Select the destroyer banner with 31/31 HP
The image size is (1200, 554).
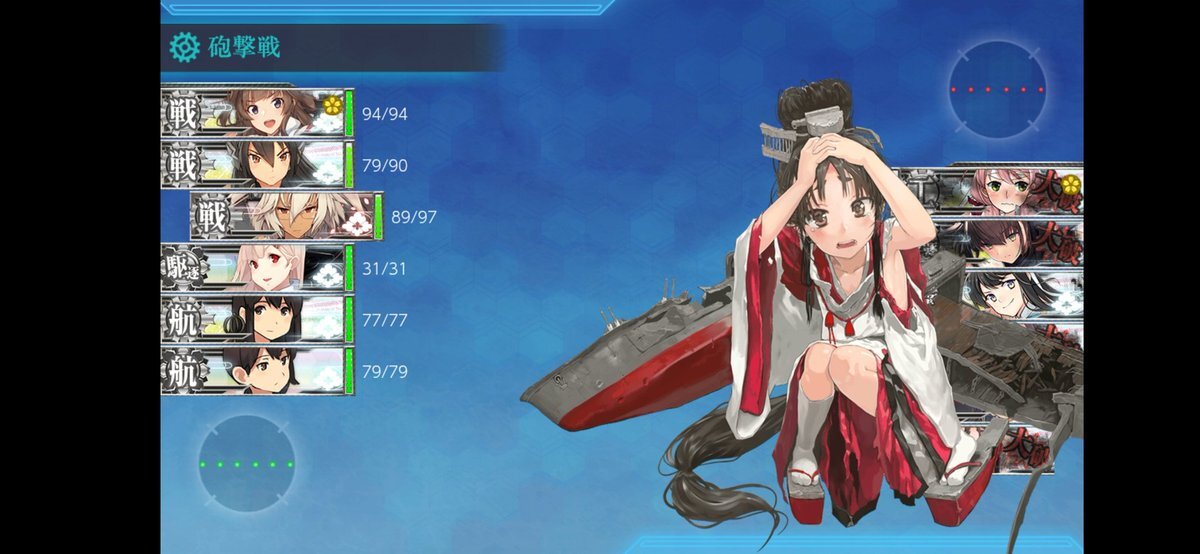(257, 268)
